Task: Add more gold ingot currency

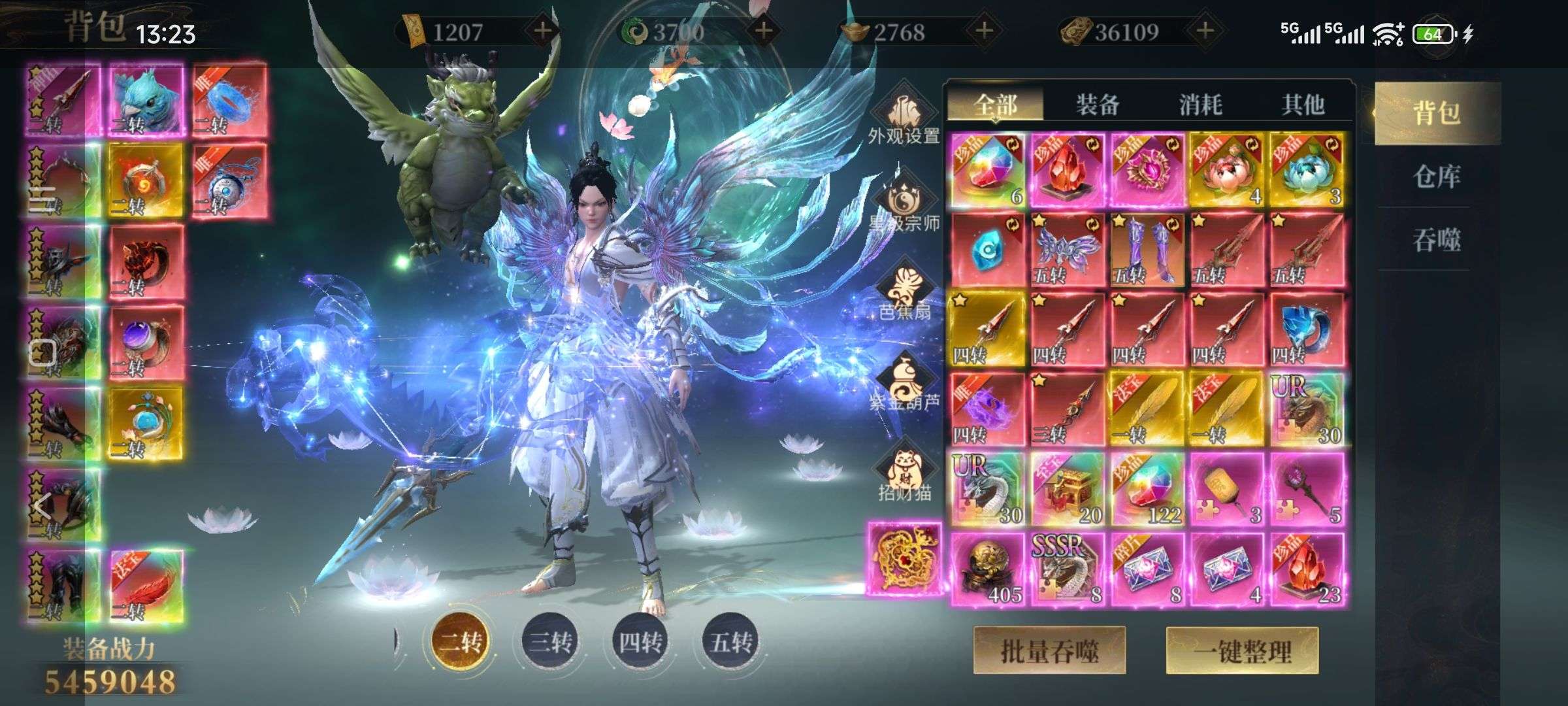Action: [984, 31]
